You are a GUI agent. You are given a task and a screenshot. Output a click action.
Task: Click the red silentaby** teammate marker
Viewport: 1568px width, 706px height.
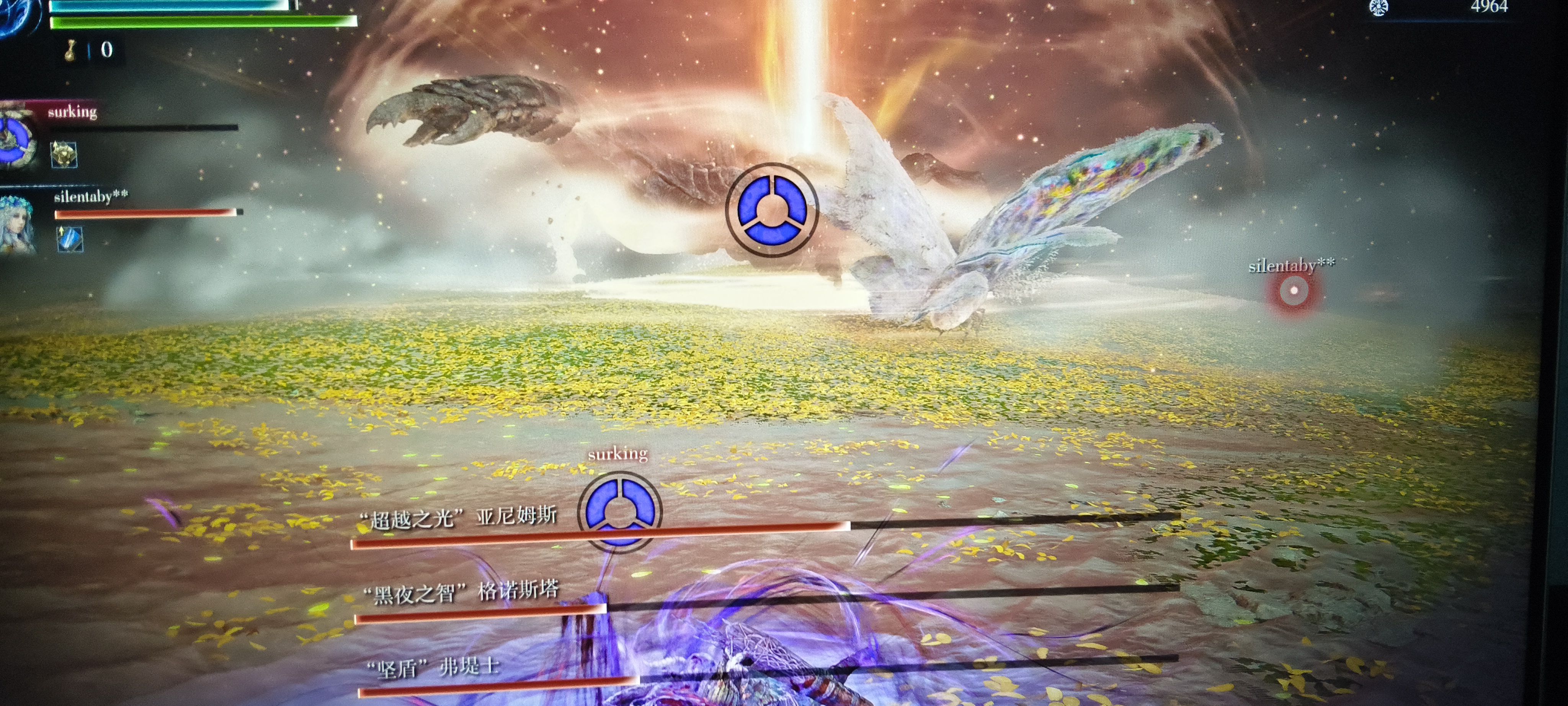tap(1293, 291)
